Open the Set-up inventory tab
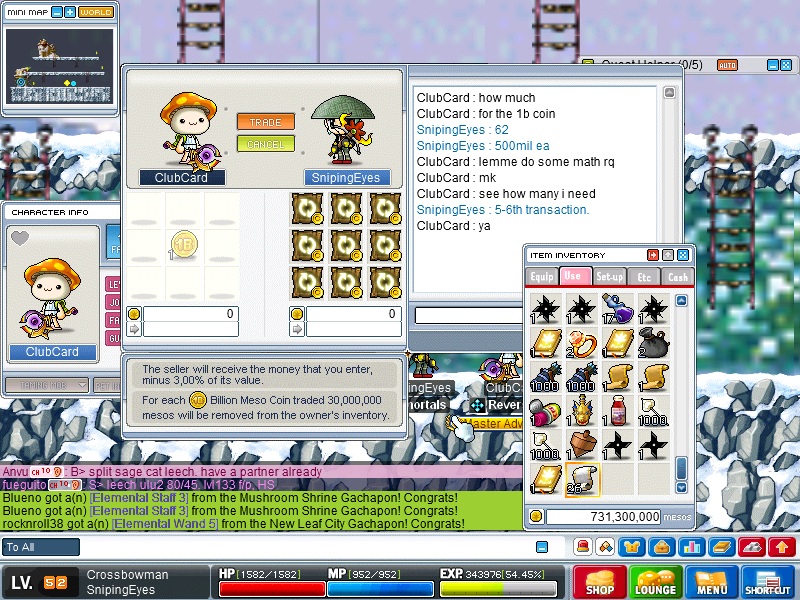 (608, 276)
